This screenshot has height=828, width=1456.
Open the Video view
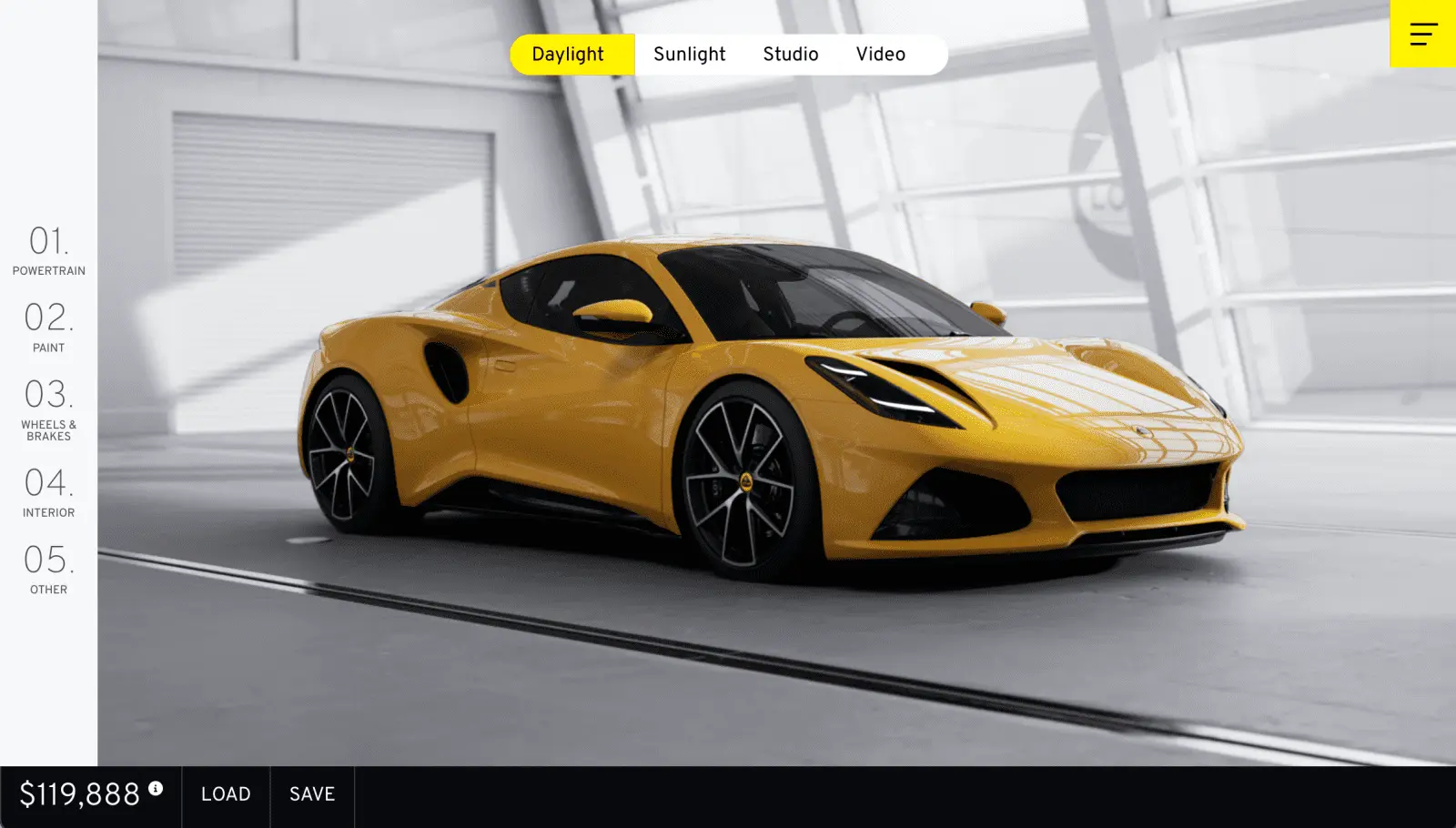880,55
